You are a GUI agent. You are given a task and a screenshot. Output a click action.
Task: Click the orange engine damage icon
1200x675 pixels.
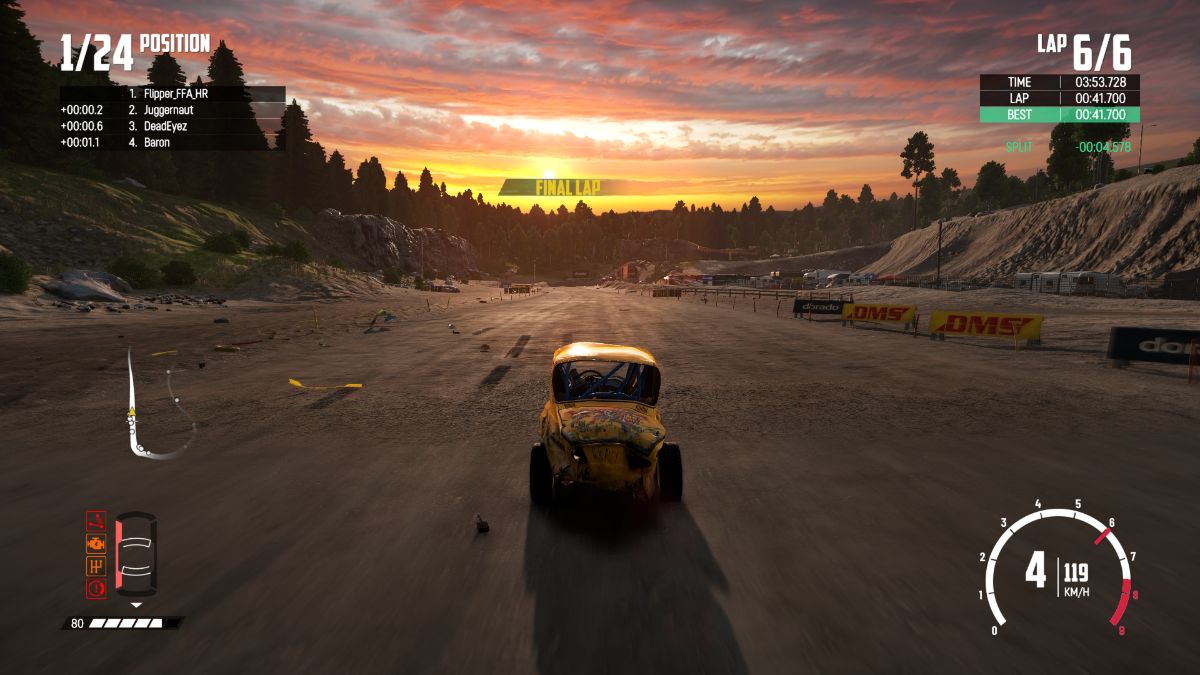(x=96, y=544)
